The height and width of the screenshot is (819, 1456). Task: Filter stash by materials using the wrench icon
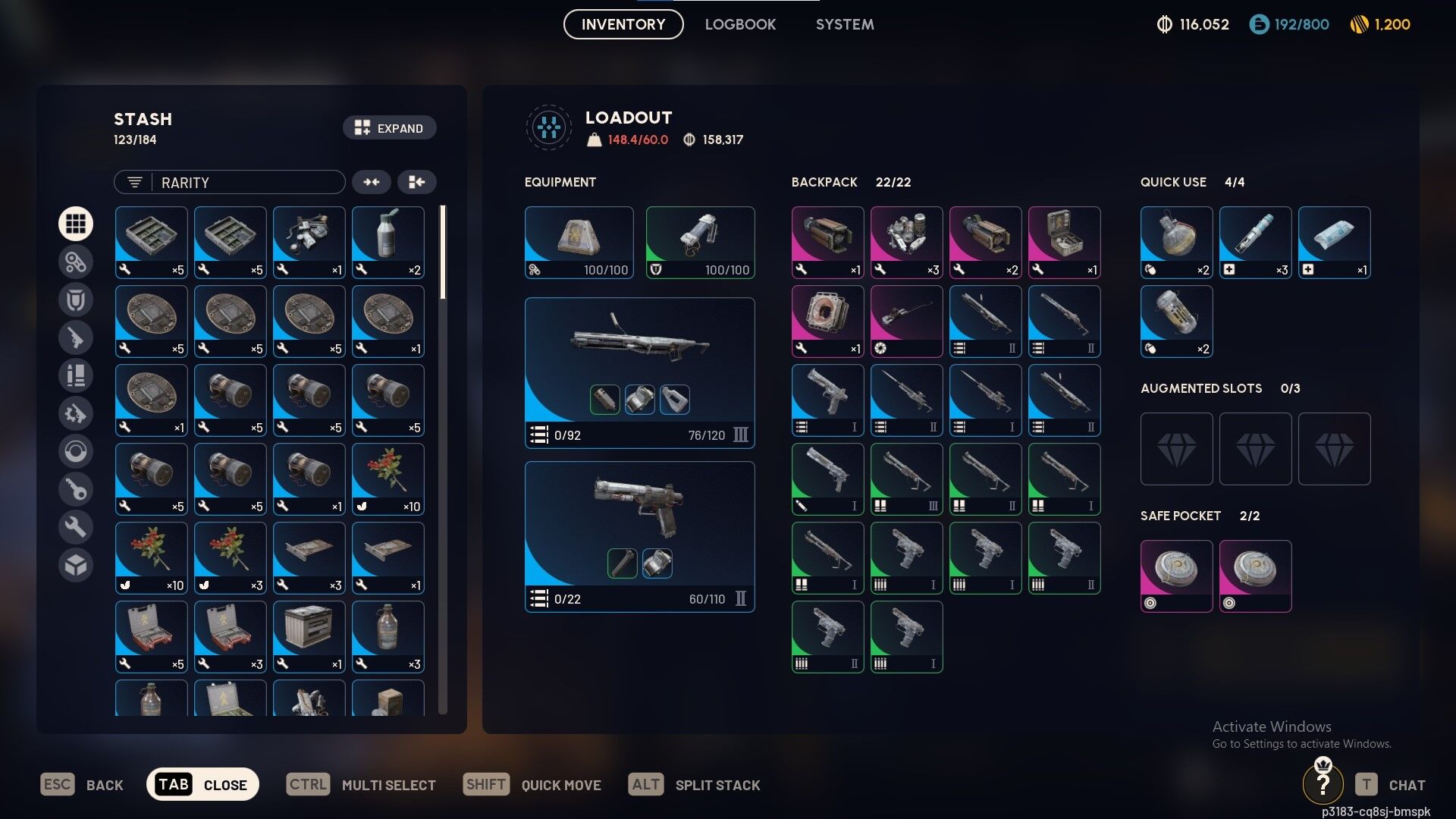point(76,527)
